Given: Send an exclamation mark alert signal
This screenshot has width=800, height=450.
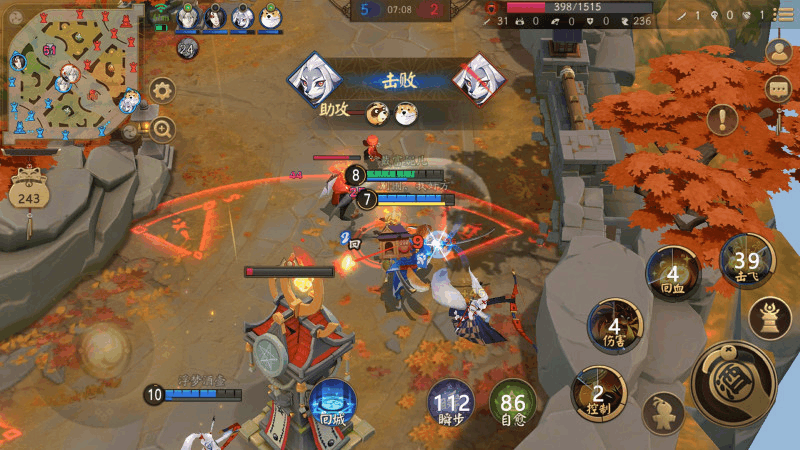Looking at the screenshot, I should pos(722,120).
